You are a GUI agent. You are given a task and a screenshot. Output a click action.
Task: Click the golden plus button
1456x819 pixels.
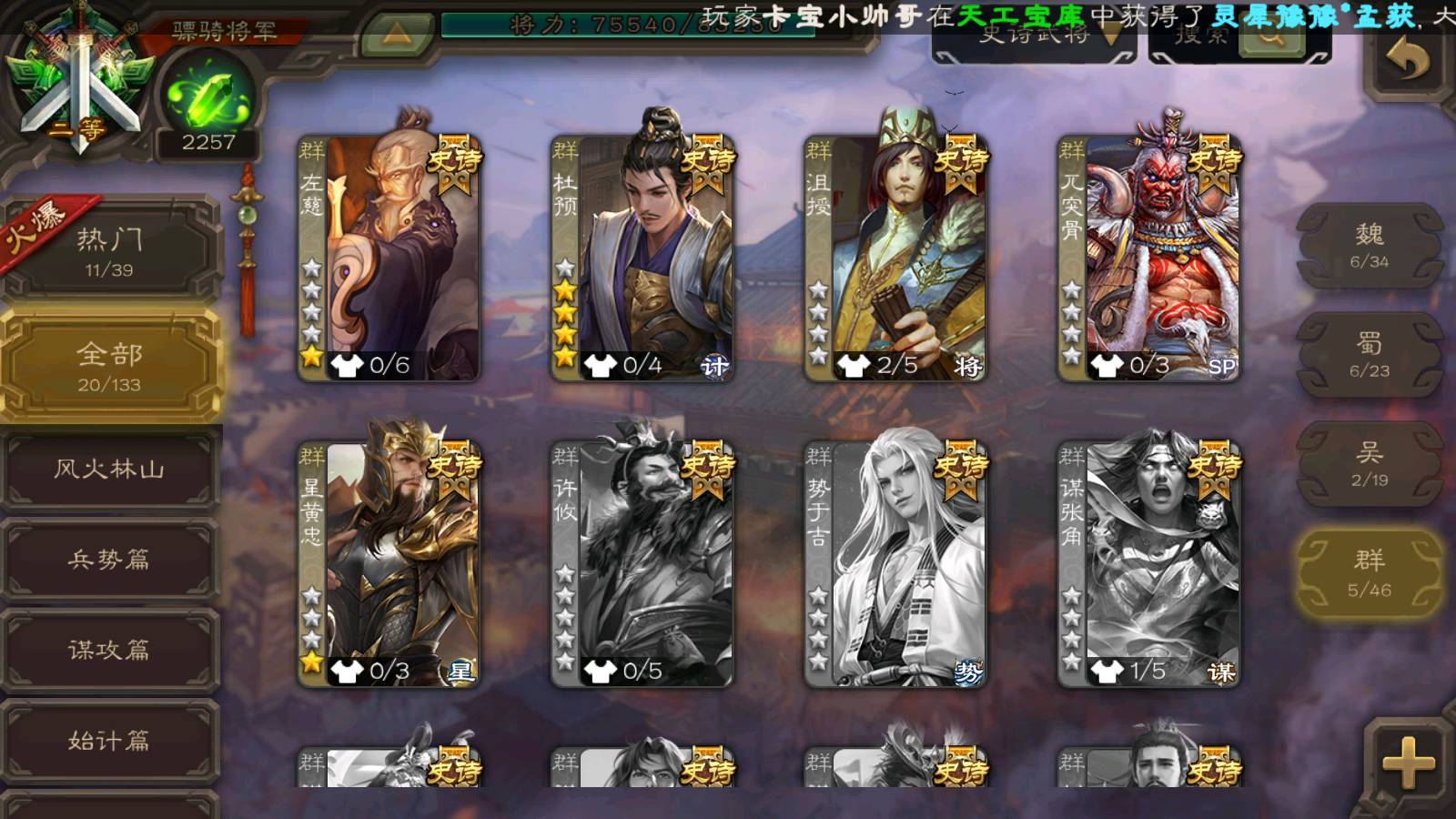pos(1407,763)
